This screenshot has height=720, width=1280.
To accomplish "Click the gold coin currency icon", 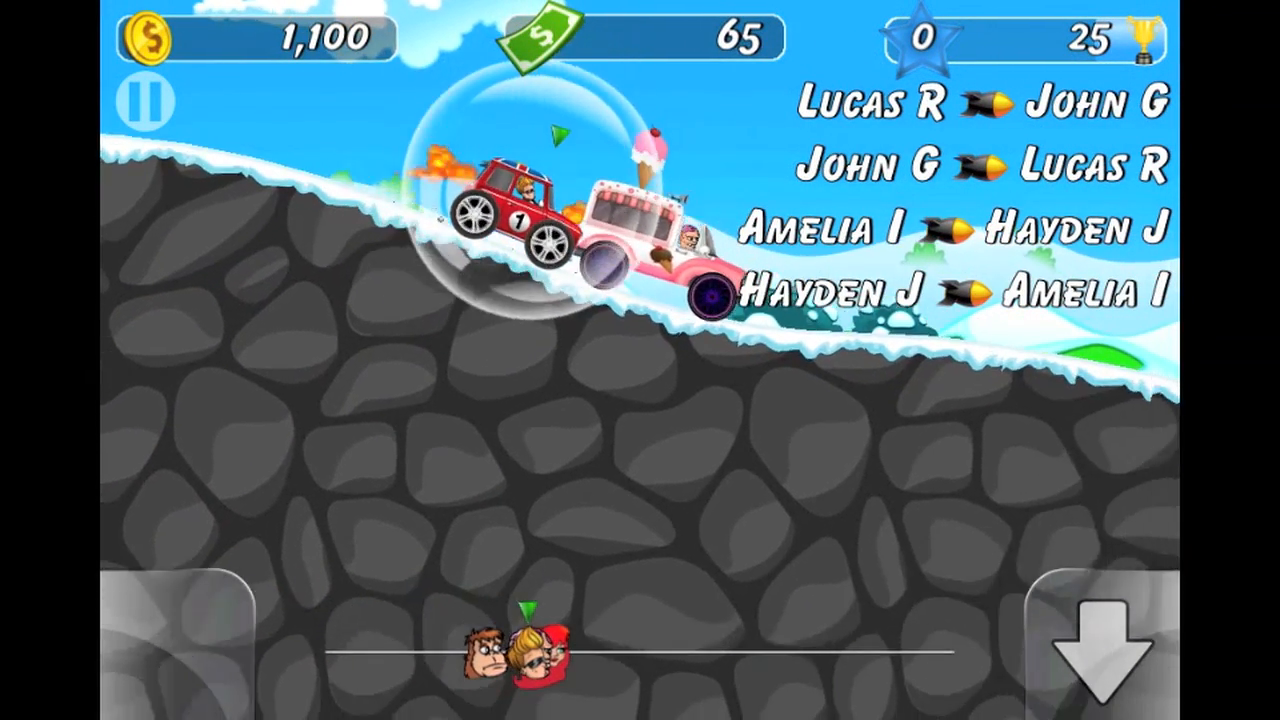I will coord(146,38).
